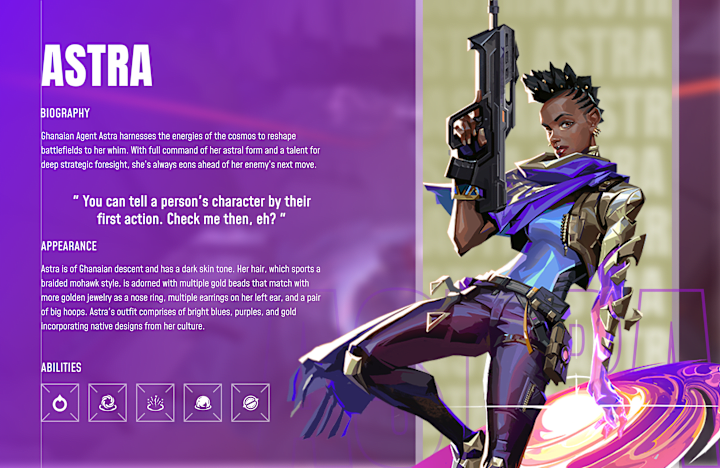Open the dome-shaped nebula ability icon
Viewport: 720px width, 468px height.
pyautogui.click(x=203, y=403)
